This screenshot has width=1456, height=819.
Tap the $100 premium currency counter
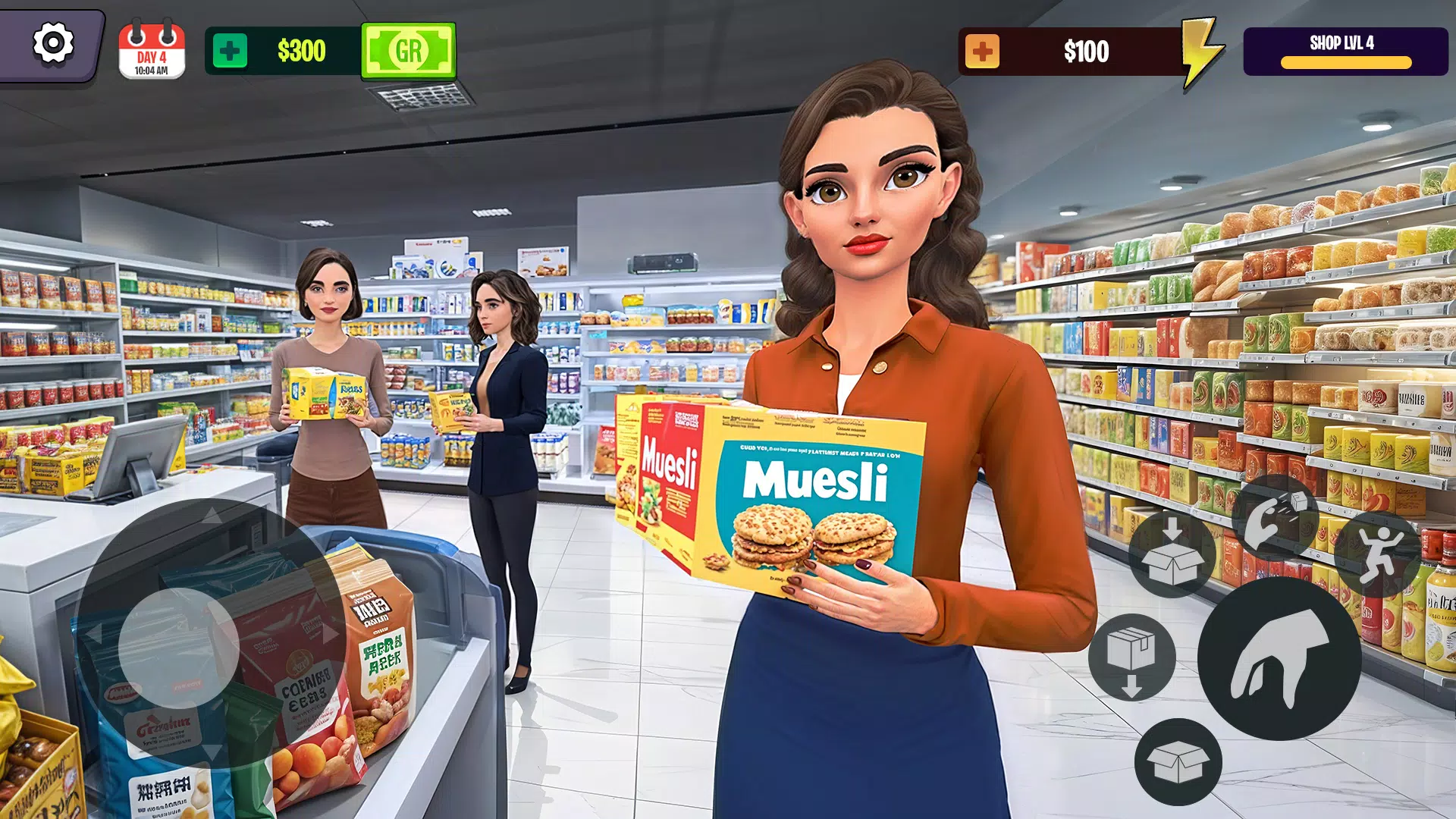coord(1086,52)
